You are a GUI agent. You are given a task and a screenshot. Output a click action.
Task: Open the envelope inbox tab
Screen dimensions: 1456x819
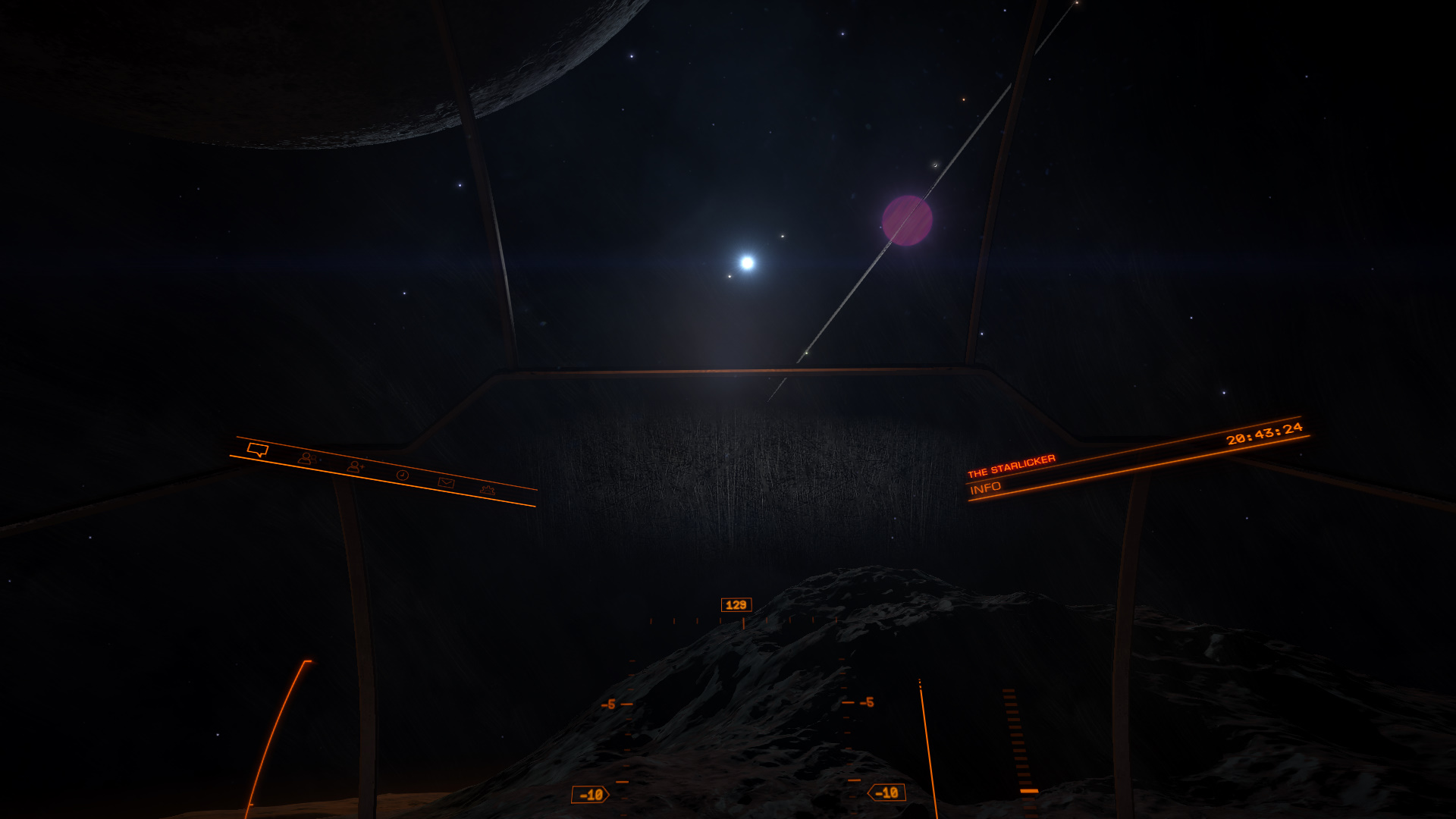tap(446, 482)
